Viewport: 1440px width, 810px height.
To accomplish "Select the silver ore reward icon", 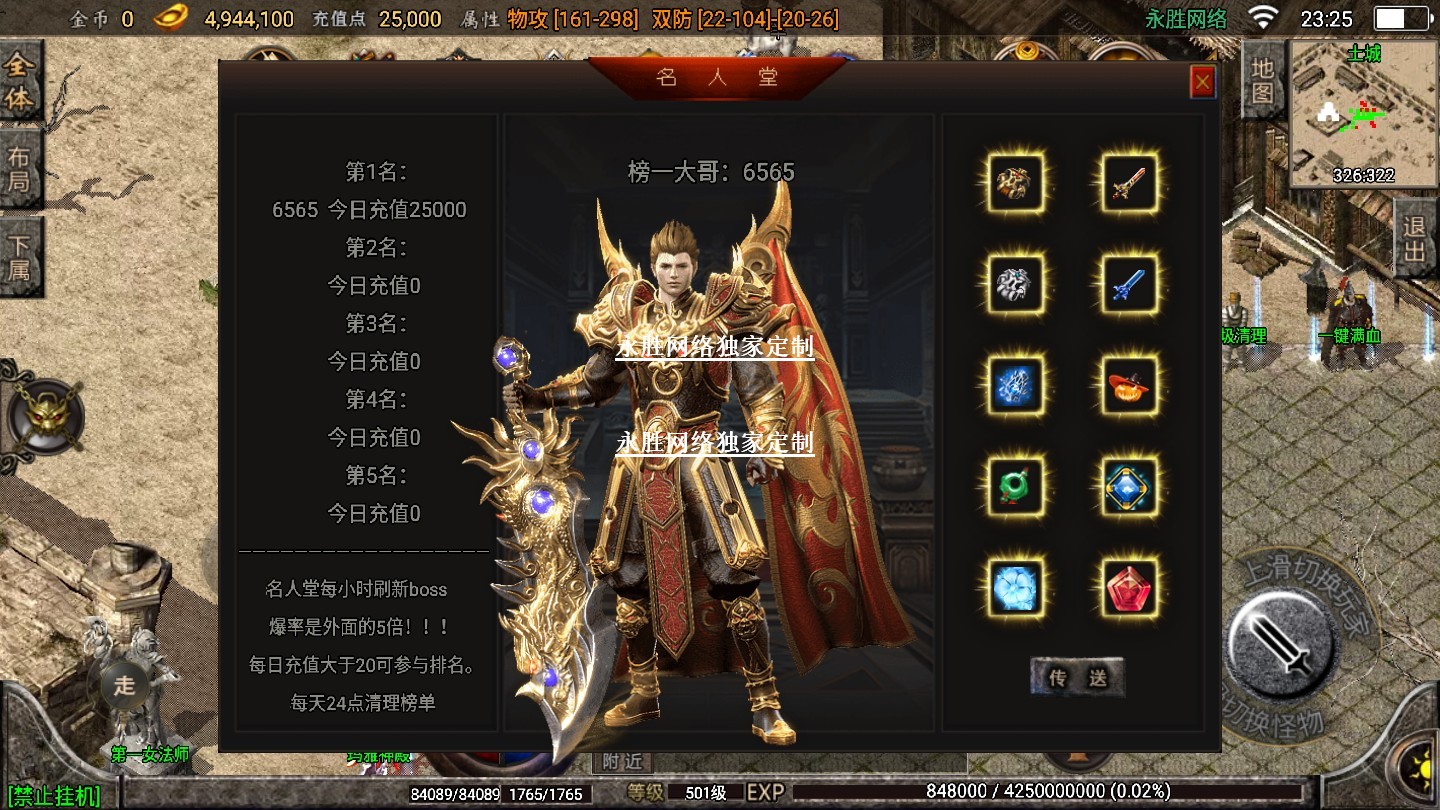I will point(1016,284).
